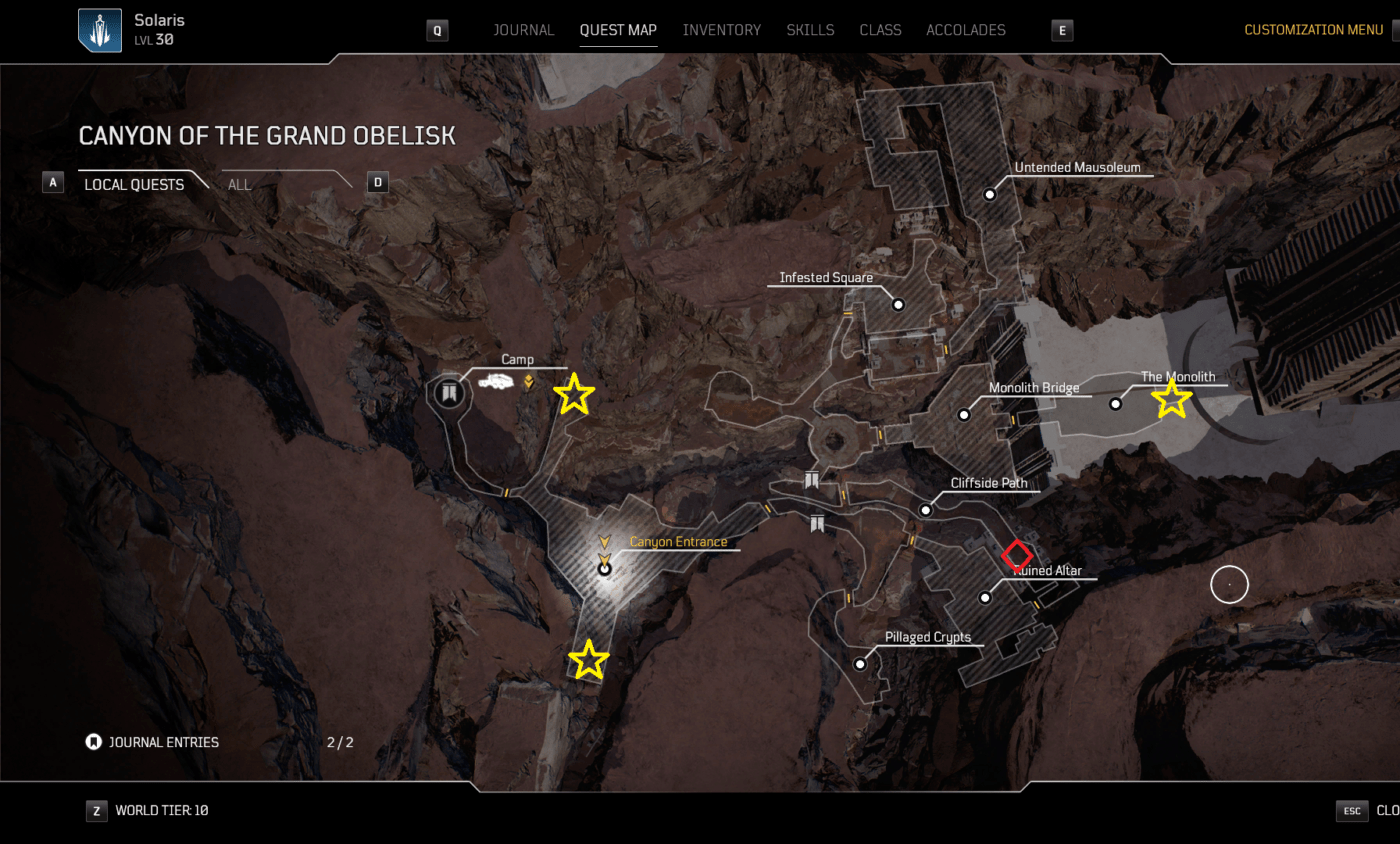Click the Monolith Bridge location dot
Screen dimensions: 1400x844
[964, 413]
